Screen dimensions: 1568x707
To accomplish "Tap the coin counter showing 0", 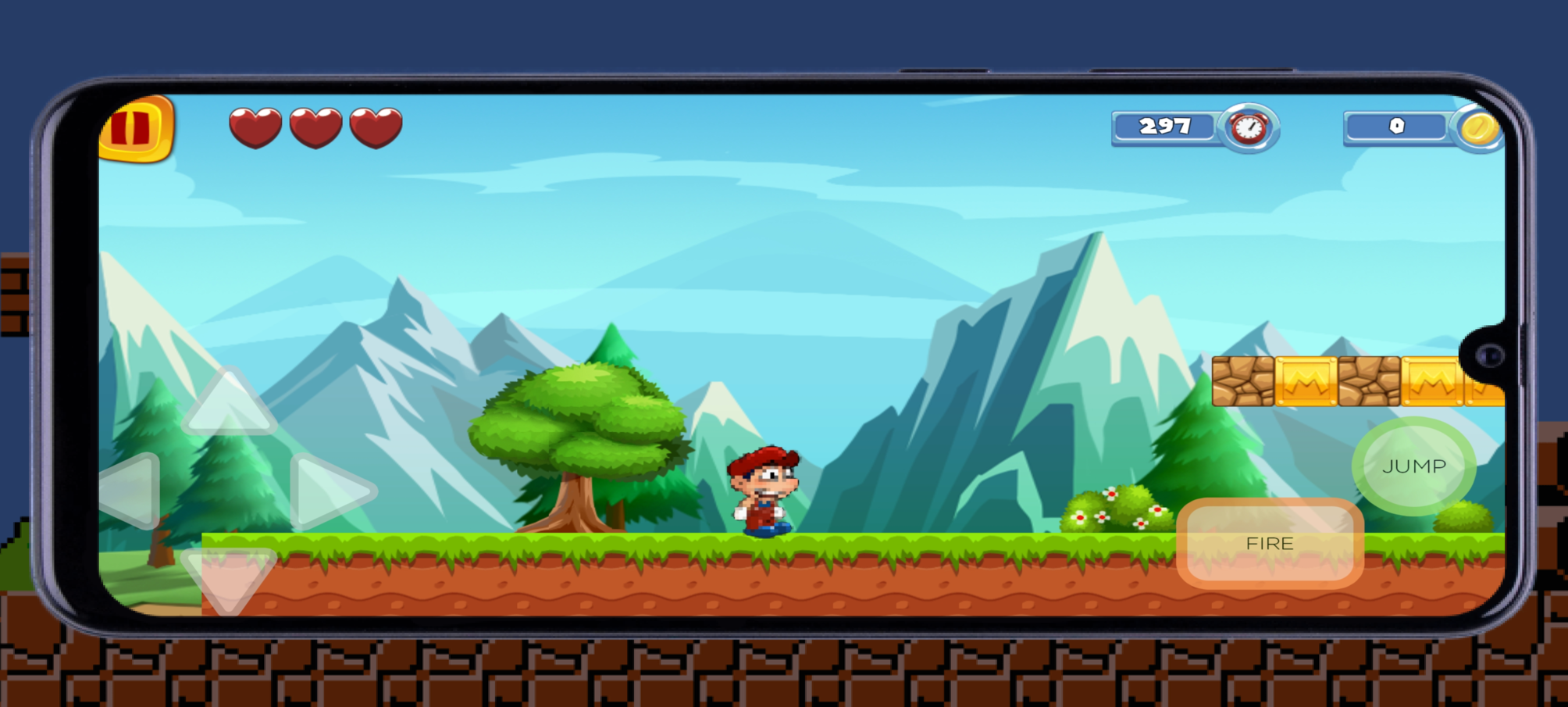I will click(1396, 127).
